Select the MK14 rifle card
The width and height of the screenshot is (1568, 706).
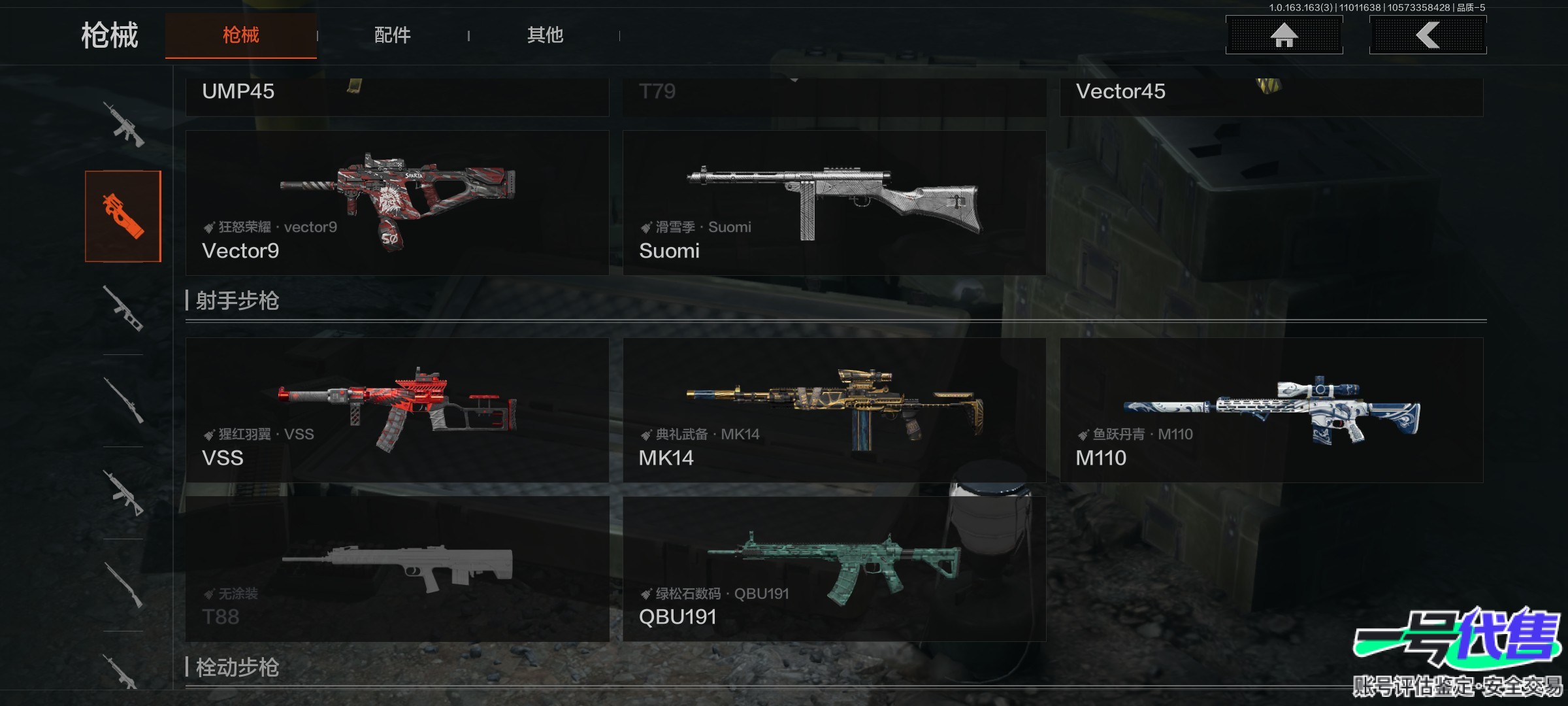point(834,410)
